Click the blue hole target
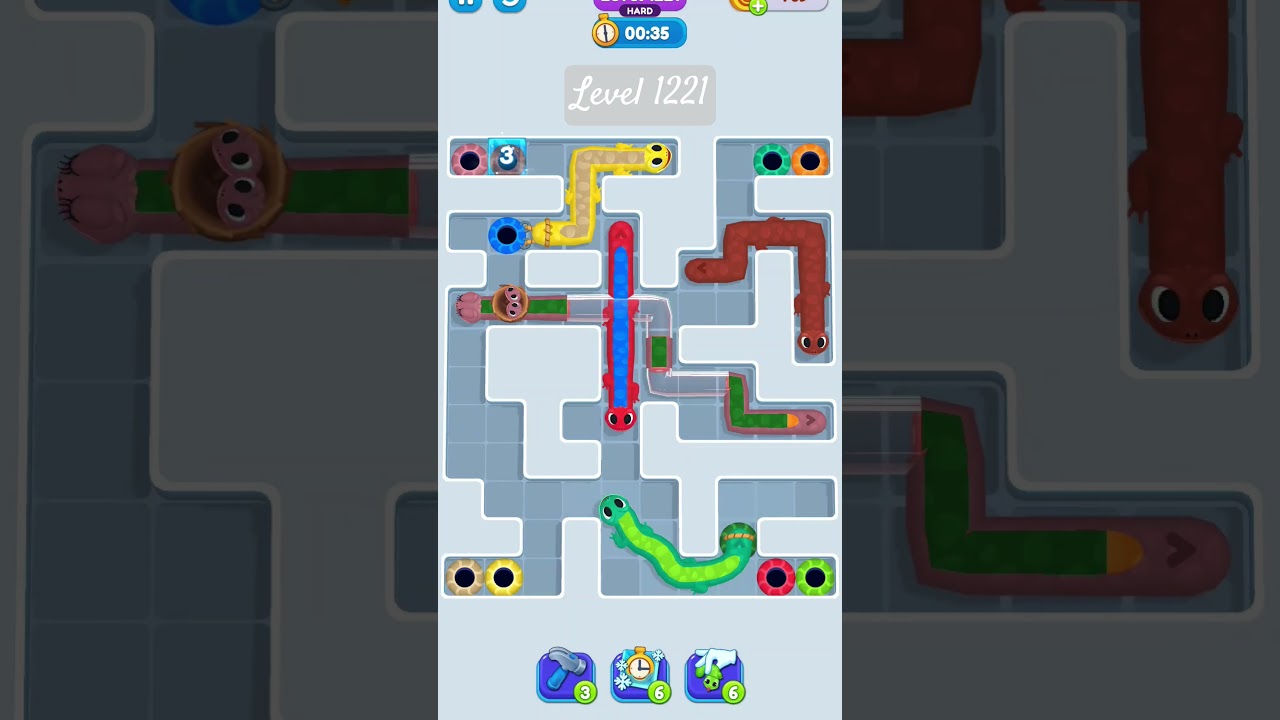The image size is (1280, 720). pos(507,237)
